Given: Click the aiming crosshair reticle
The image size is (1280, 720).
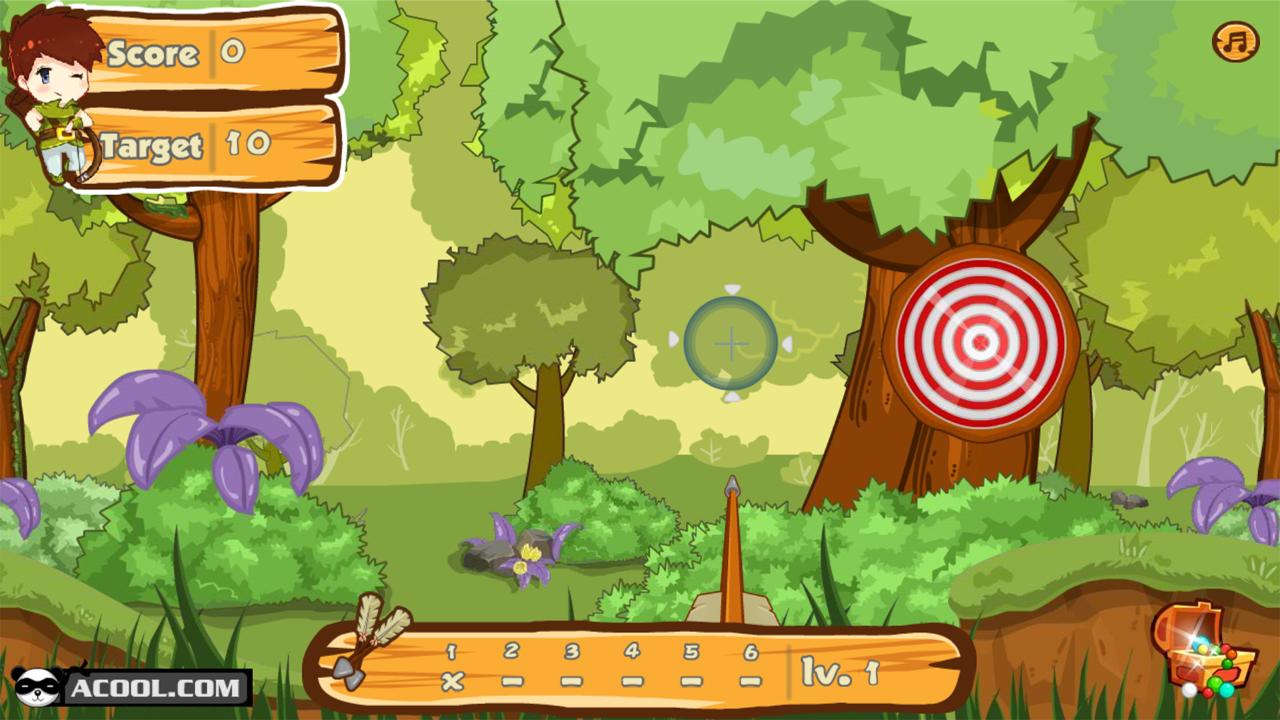Looking at the screenshot, I should click(x=733, y=344).
